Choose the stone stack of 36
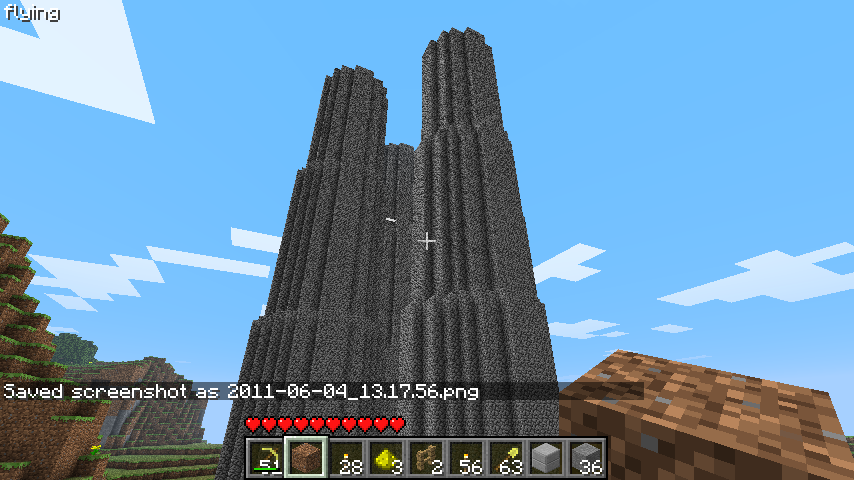Viewport: 854px width, 480px height. click(x=587, y=459)
